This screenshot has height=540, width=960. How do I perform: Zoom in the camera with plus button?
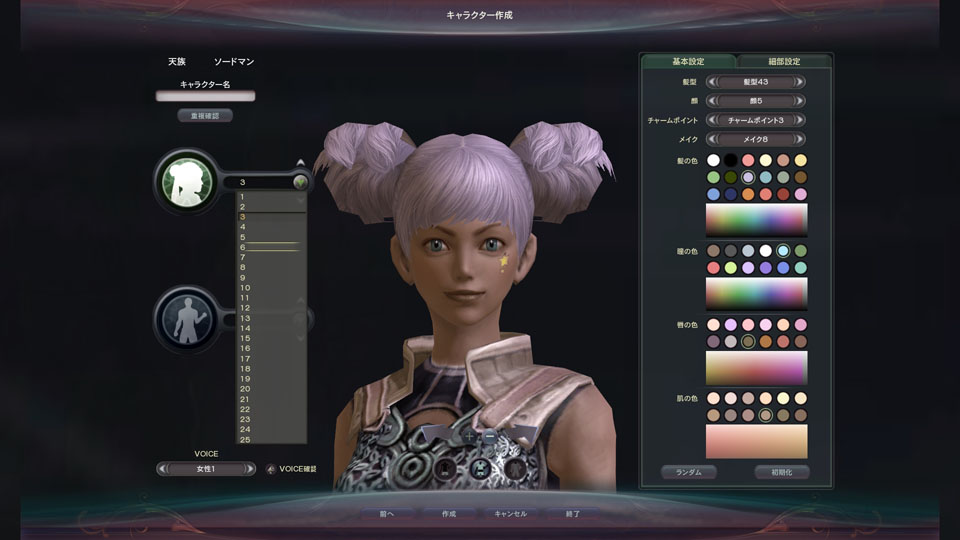pos(470,437)
